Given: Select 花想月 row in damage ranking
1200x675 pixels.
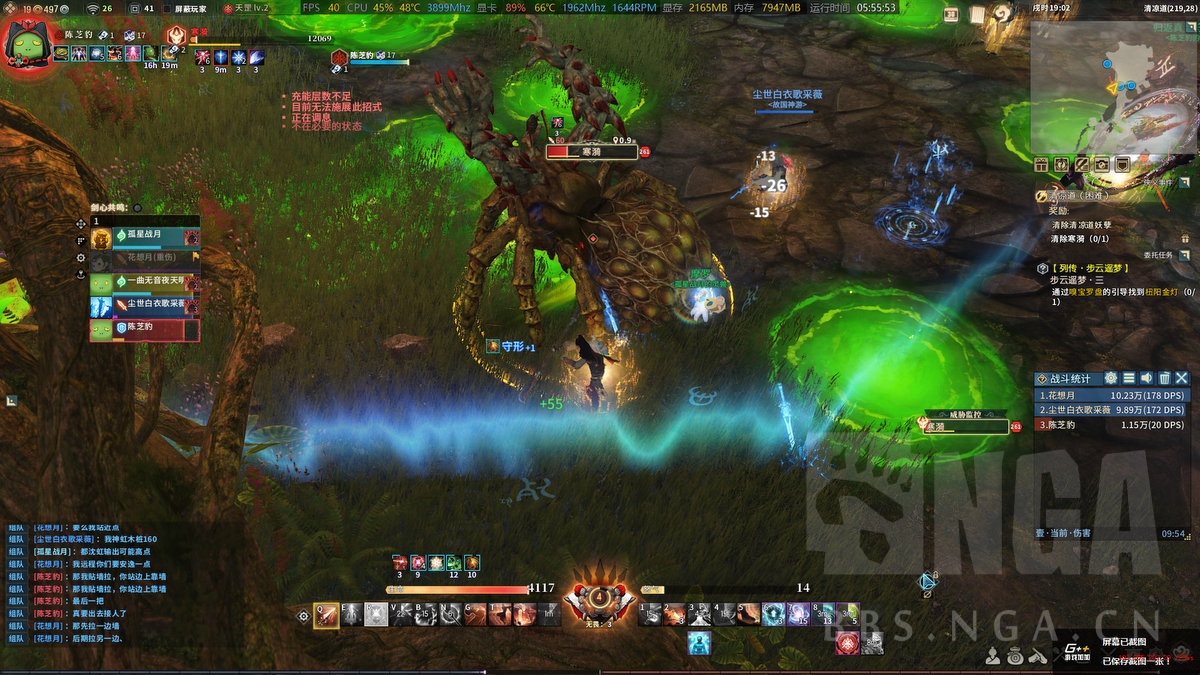Looking at the screenshot, I should point(1110,395).
